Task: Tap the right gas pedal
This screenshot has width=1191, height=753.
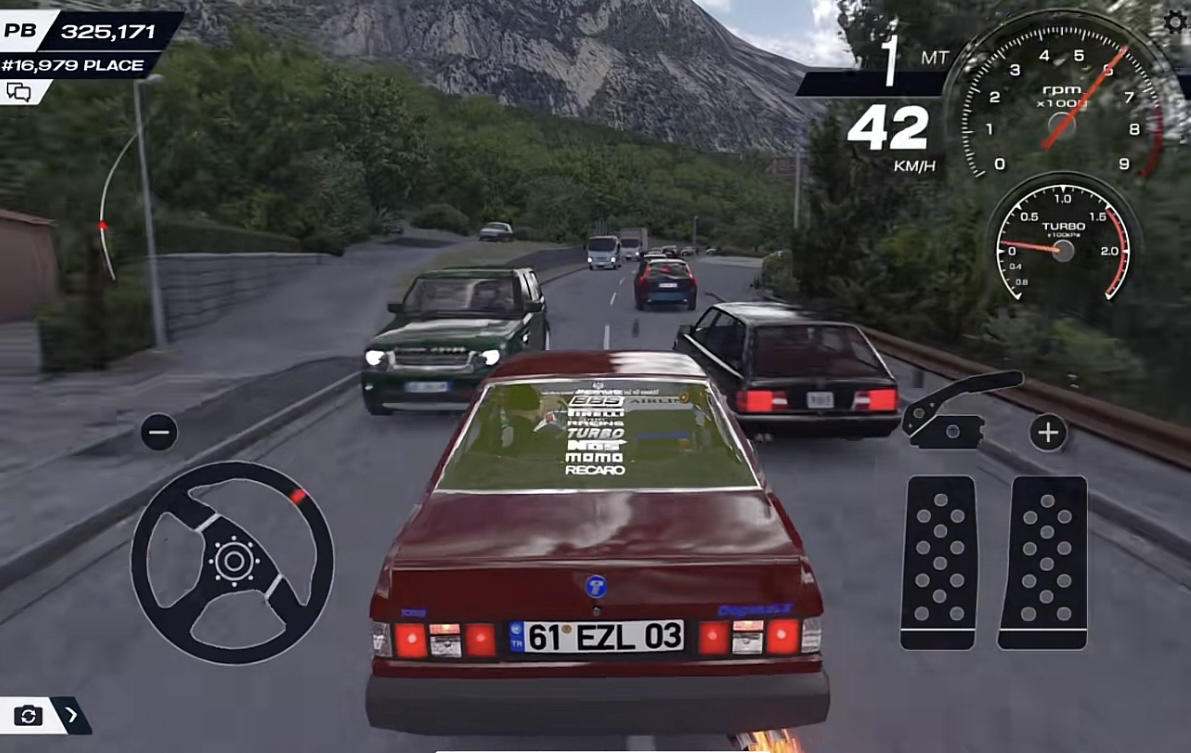Action: point(1043,562)
